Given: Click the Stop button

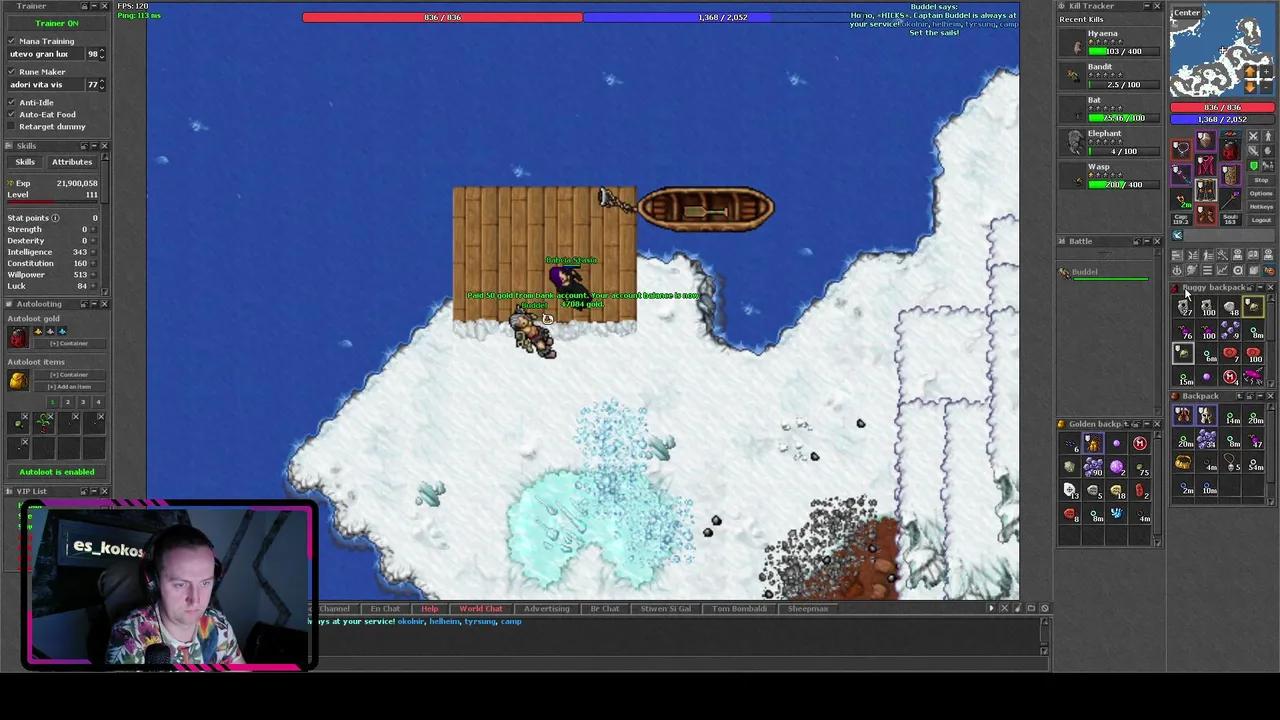Looking at the screenshot, I should coord(1261,180).
